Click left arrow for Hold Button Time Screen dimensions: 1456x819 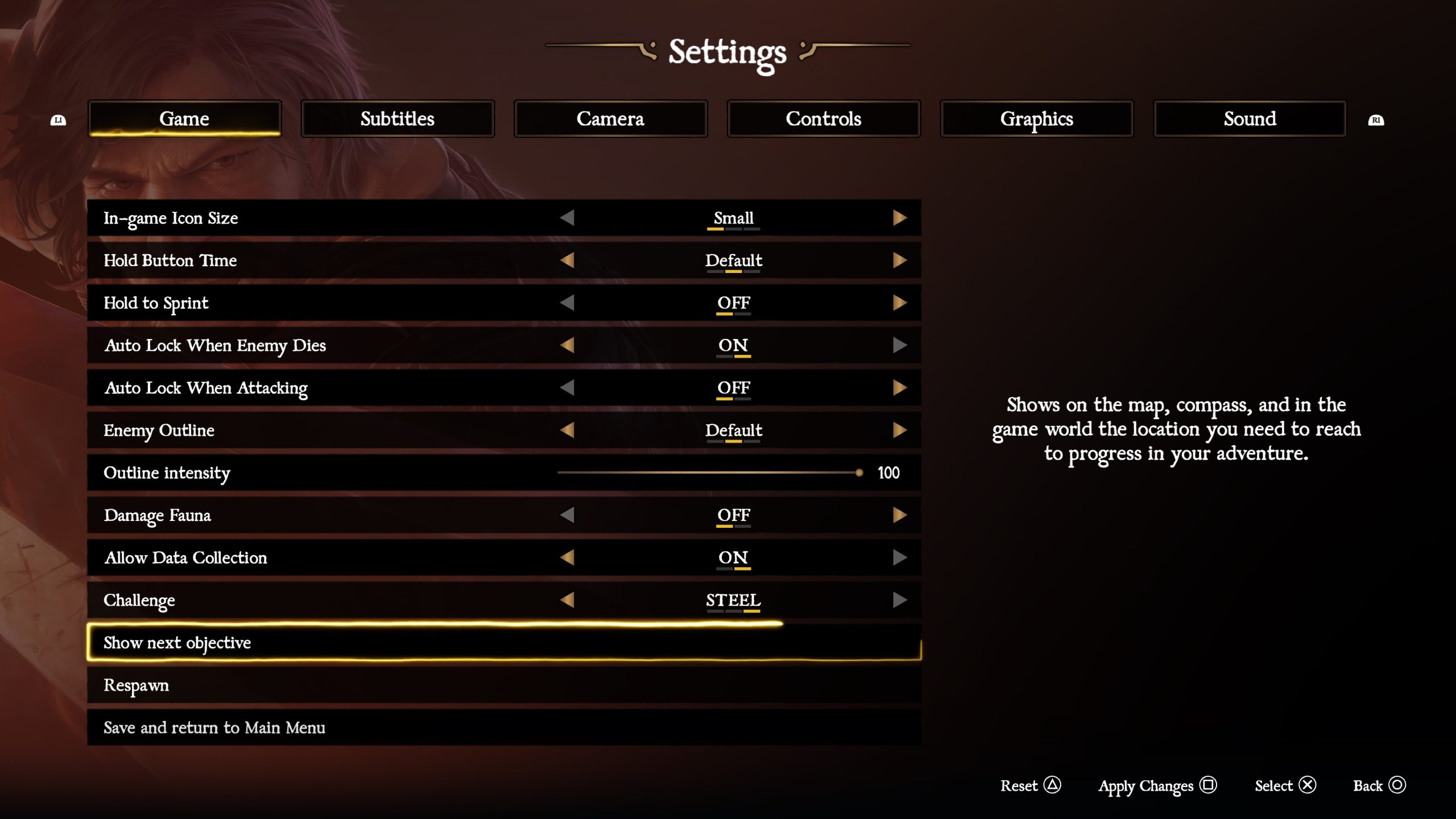pos(567,260)
